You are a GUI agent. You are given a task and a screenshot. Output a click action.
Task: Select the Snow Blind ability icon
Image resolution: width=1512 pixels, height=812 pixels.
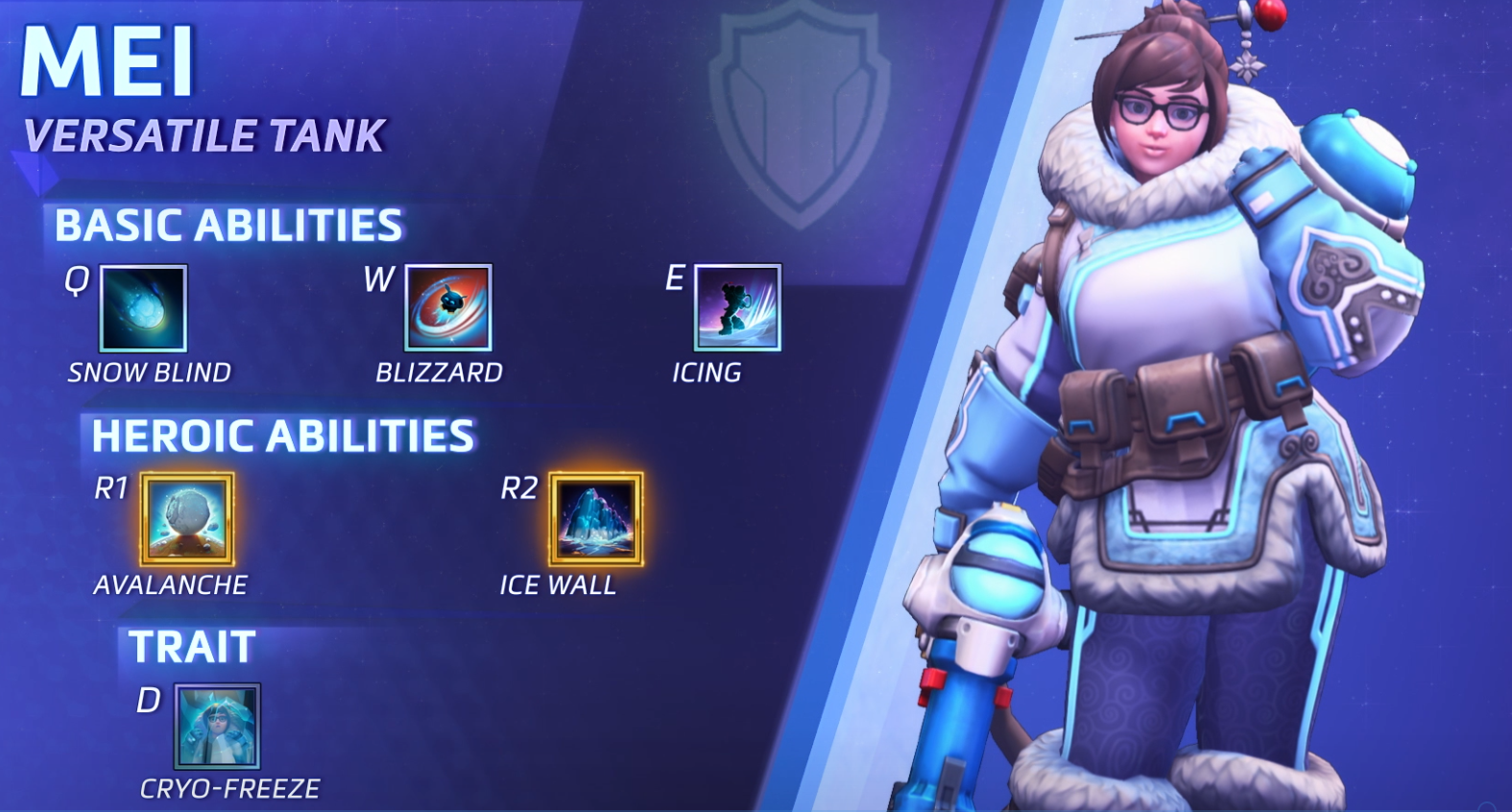pos(143,308)
